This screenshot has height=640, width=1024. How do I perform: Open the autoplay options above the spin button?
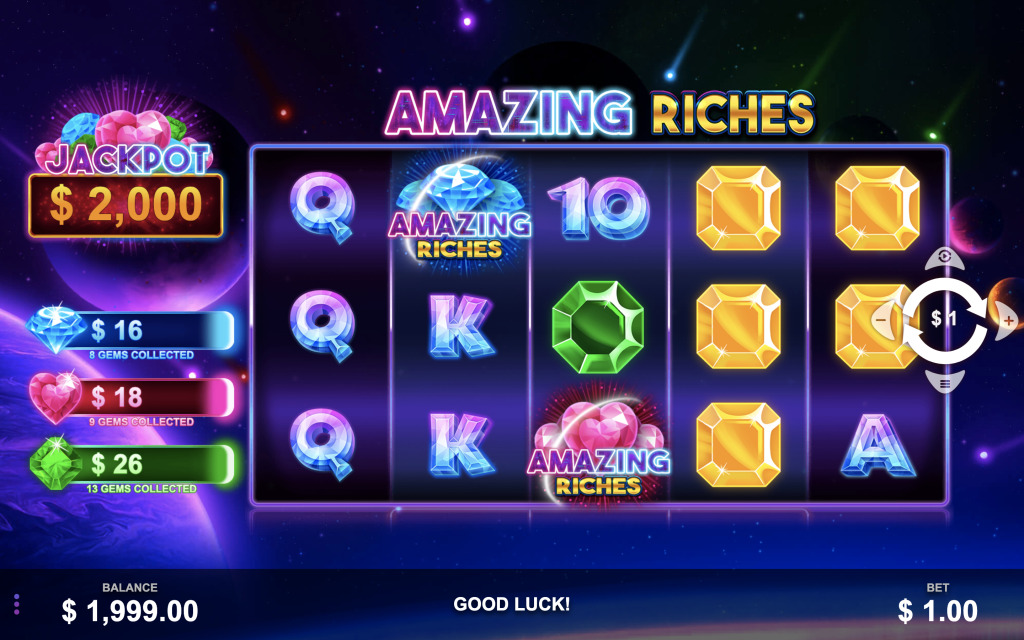945,258
